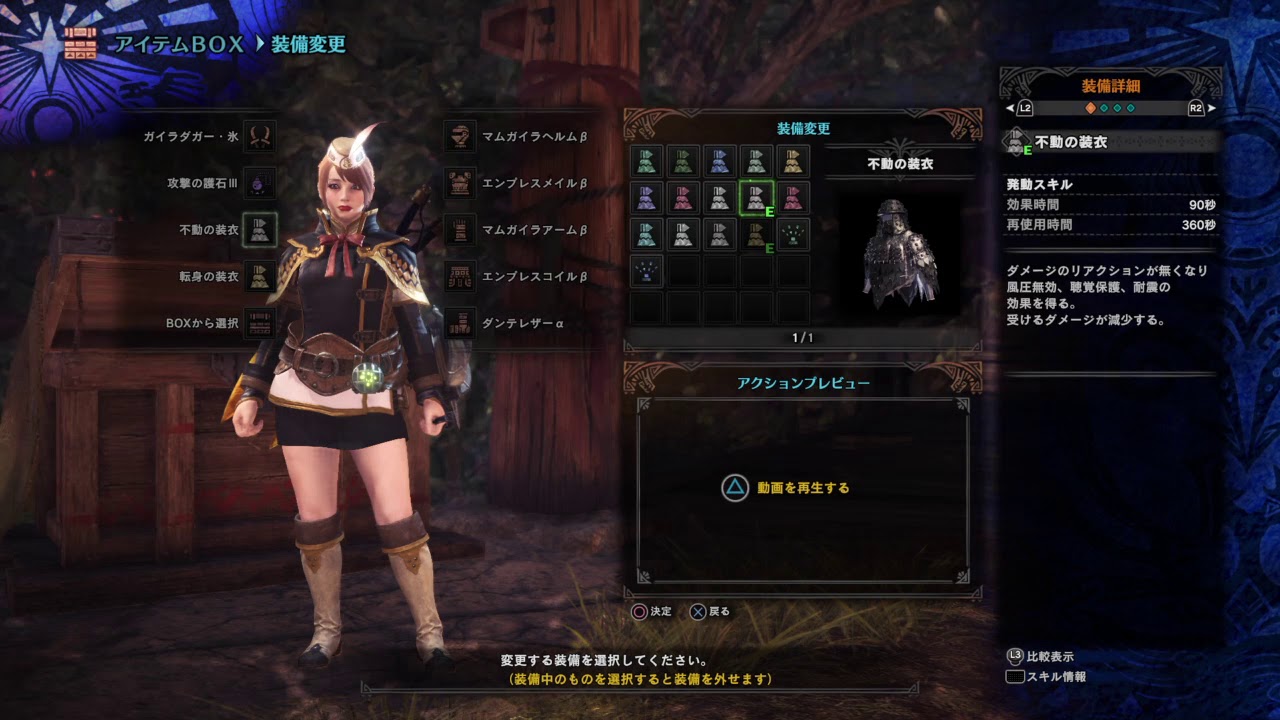
Task: Pick the highlighted green-framed mantle in grid
Action: point(756,198)
